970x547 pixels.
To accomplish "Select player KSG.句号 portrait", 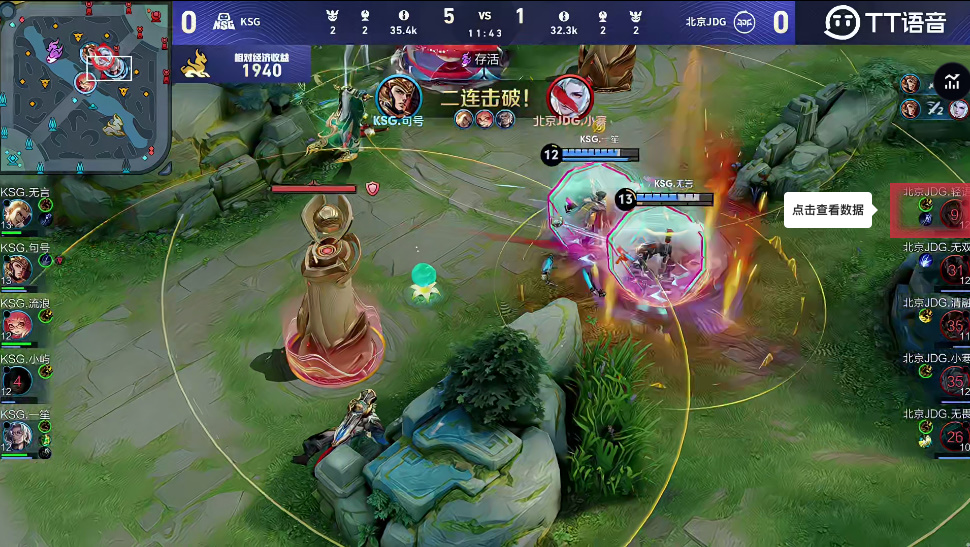I will point(17,269).
